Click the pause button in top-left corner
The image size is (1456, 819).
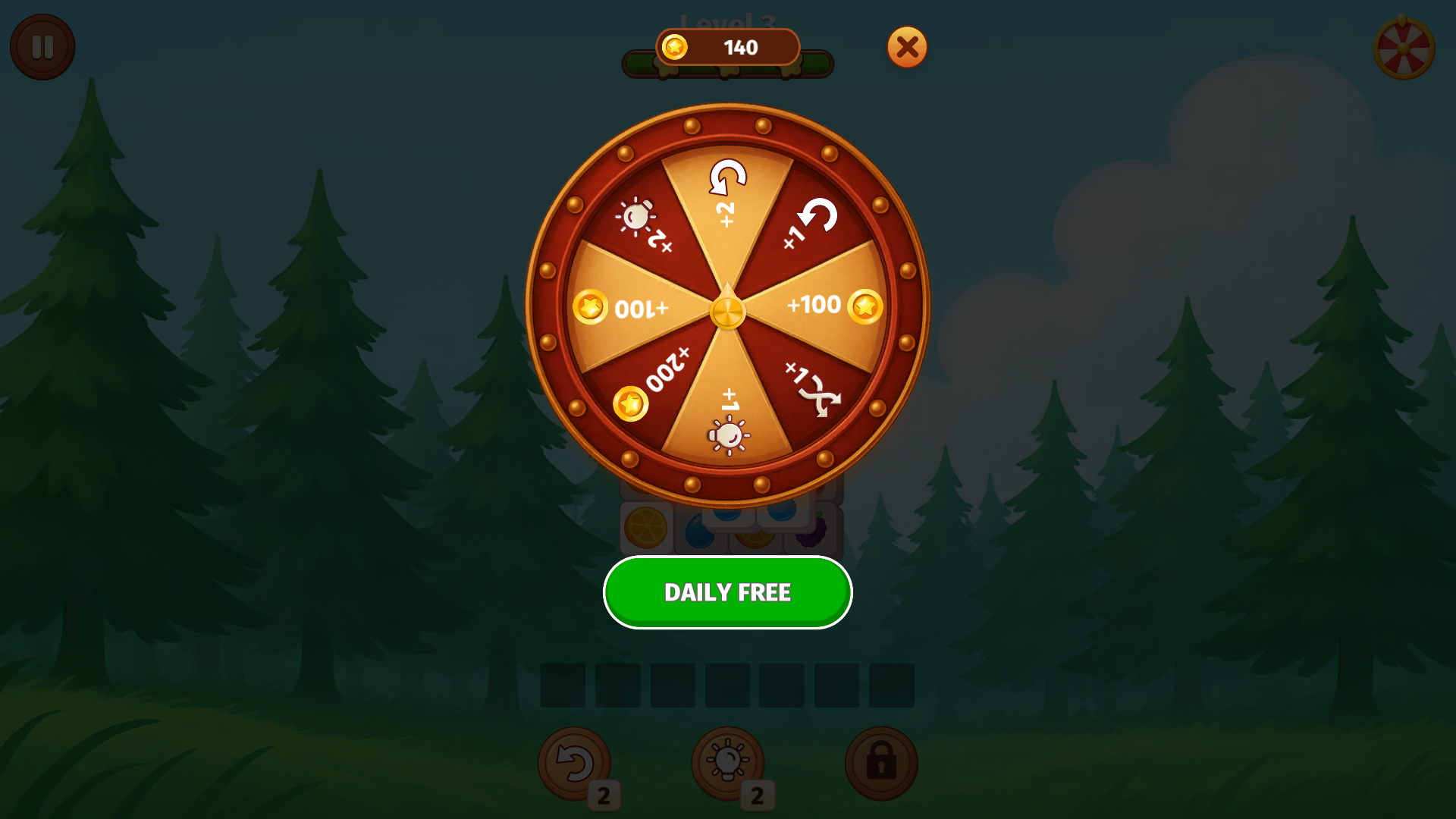pyautogui.click(x=42, y=47)
